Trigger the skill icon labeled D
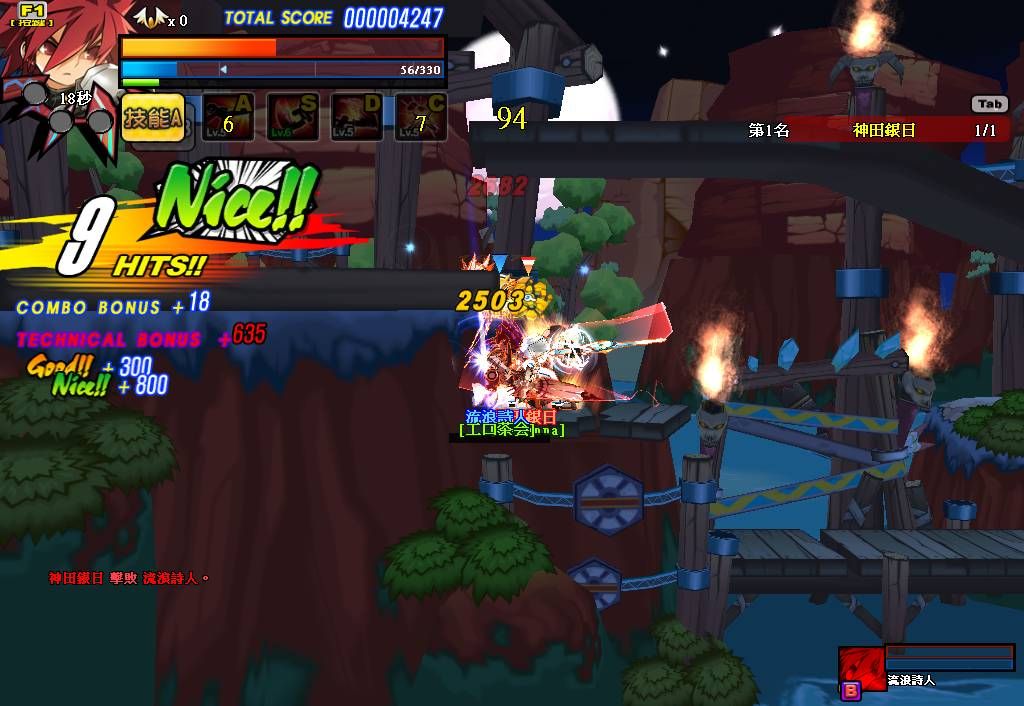The width and height of the screenshot is (1024, 706). coord(356,117)
